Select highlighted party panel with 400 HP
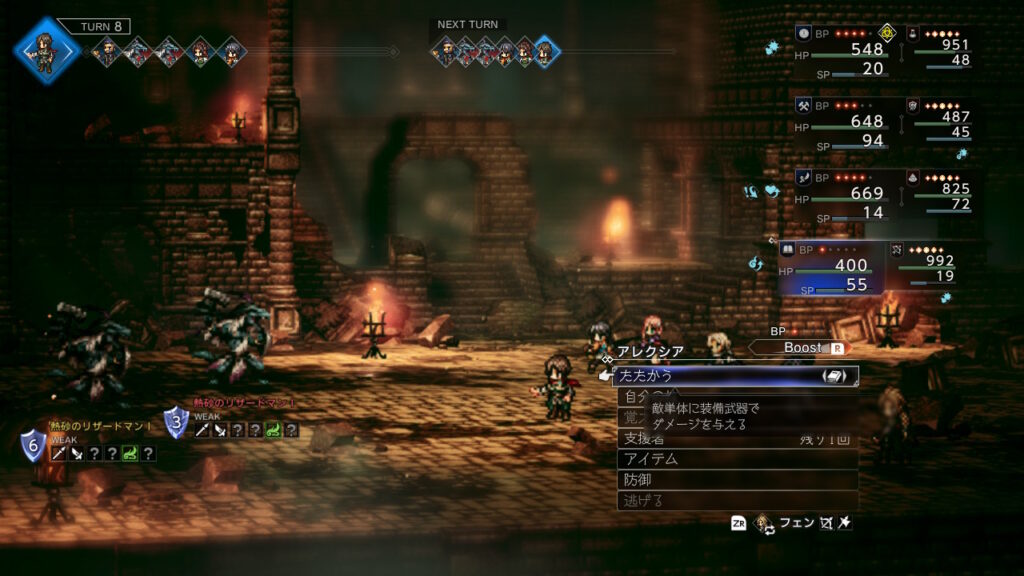 [832, 268]
